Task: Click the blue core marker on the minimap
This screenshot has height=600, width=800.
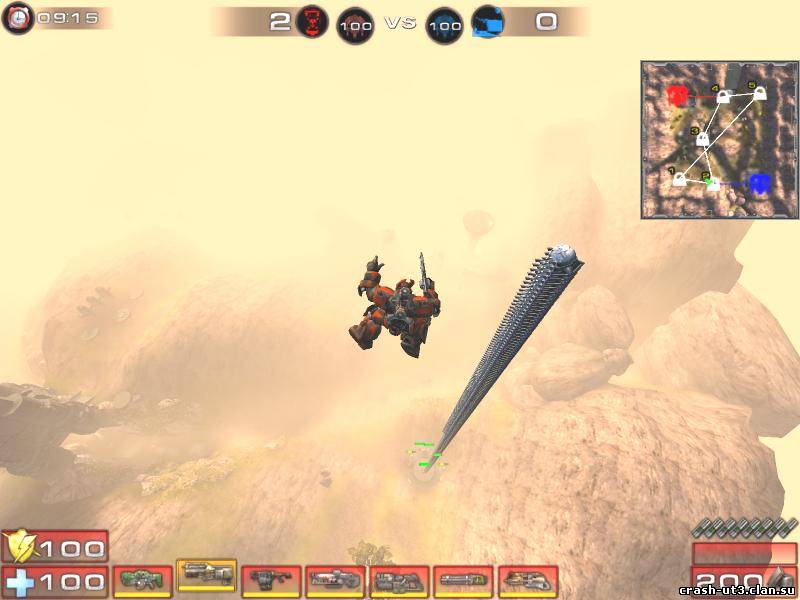Action: point(760,183)
